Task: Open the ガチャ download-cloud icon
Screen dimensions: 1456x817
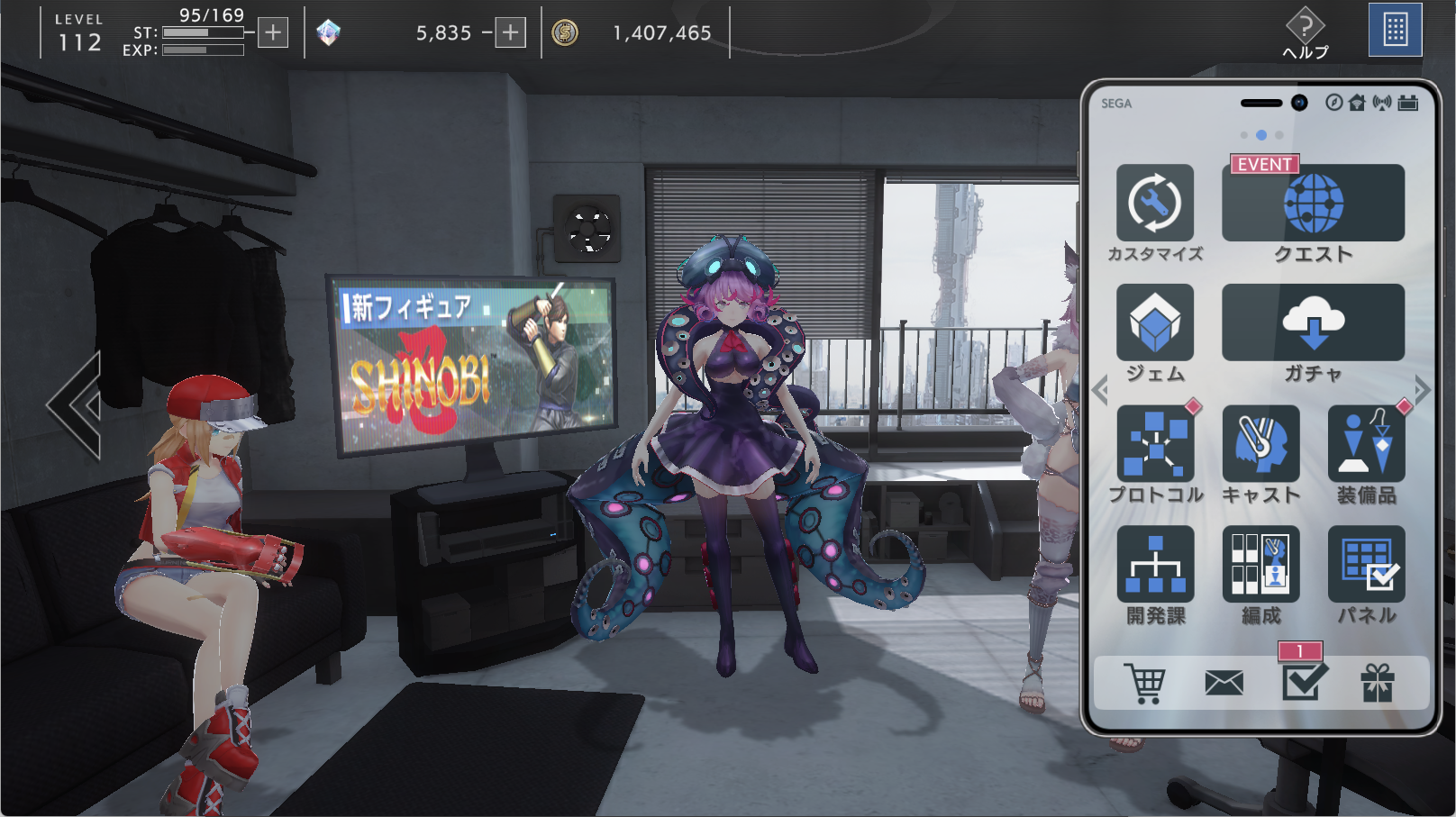Action: pos(1313,324)
